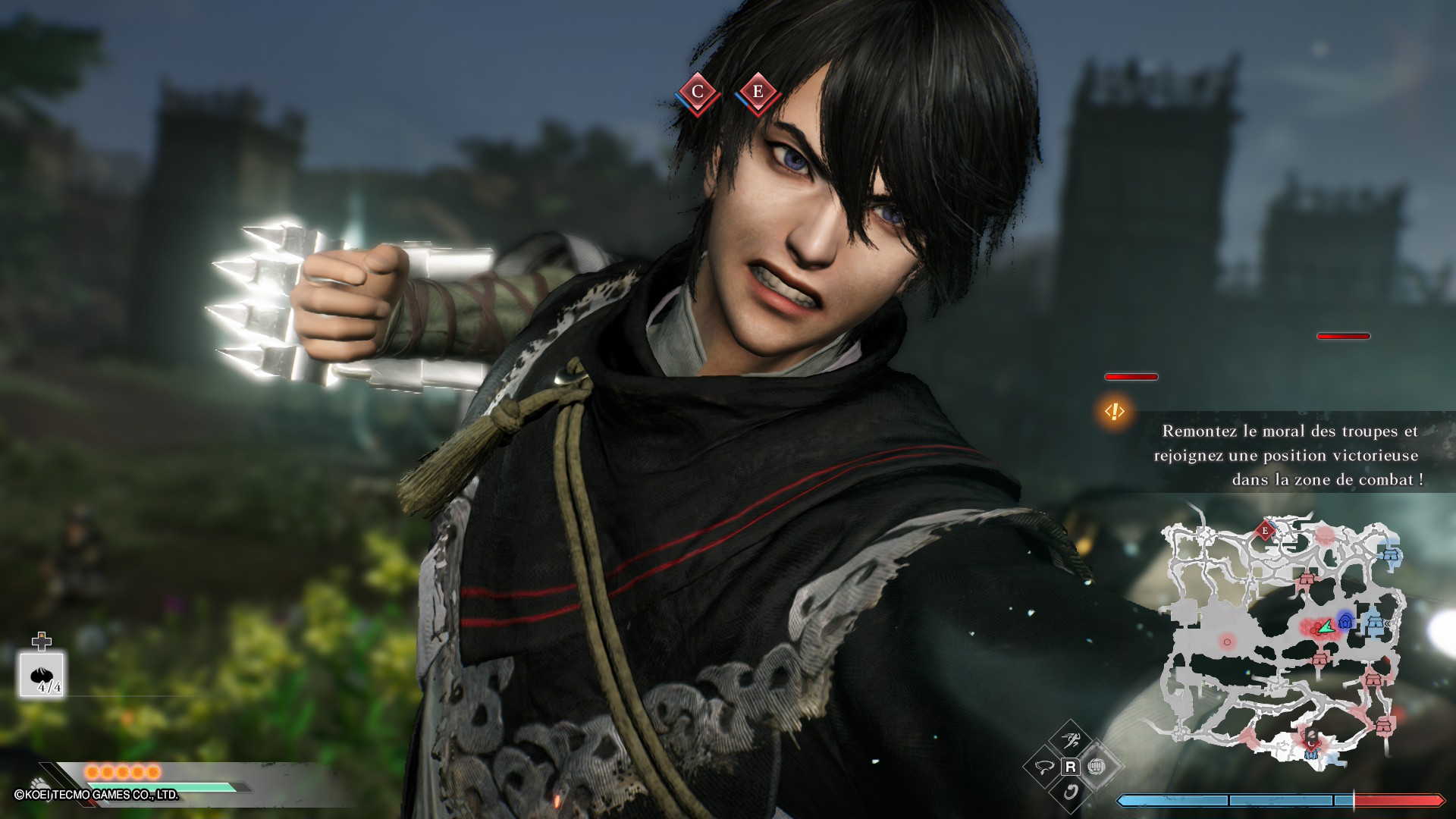Target the enemy officer E diamond above the character
This screenshot has height=819, width=1456.
pyautogui.click(x=758, y=93)
